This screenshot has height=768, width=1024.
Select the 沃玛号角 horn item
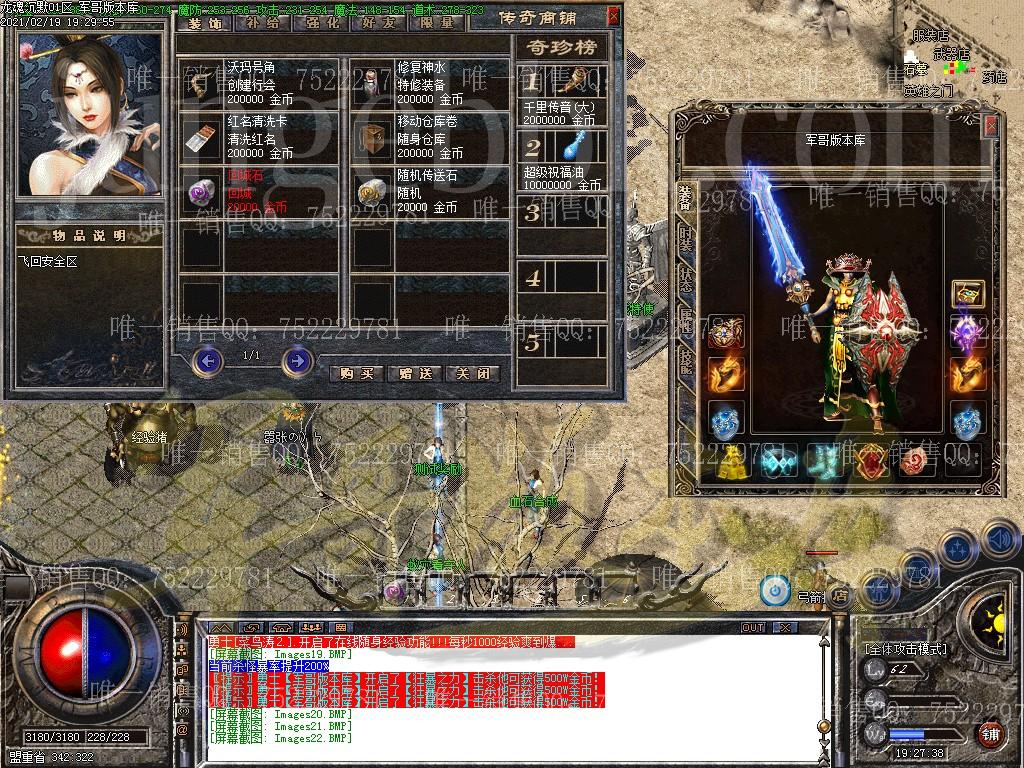203,81
